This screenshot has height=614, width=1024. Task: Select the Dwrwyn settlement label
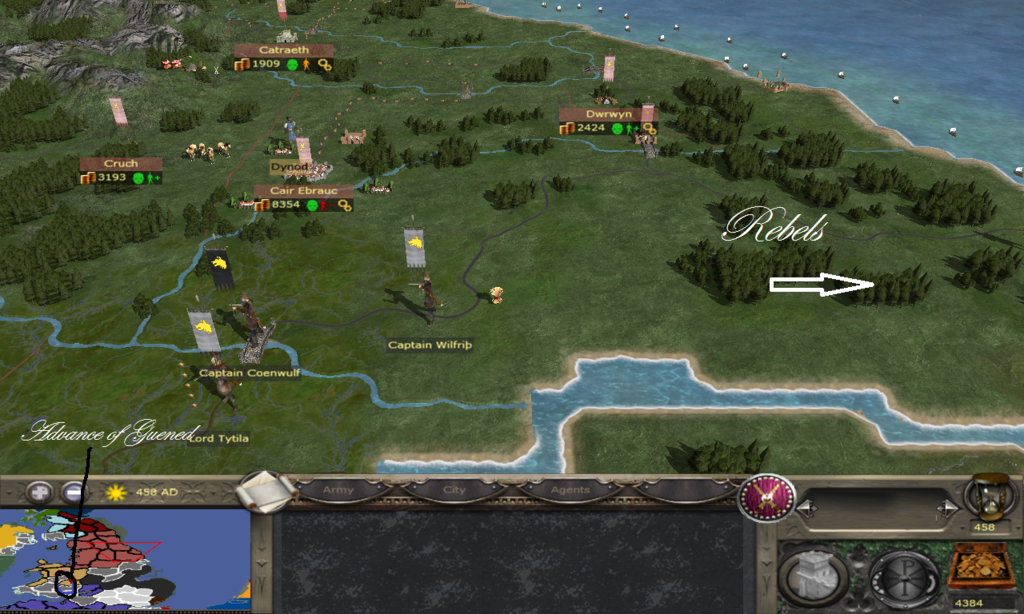click(608, 114)
